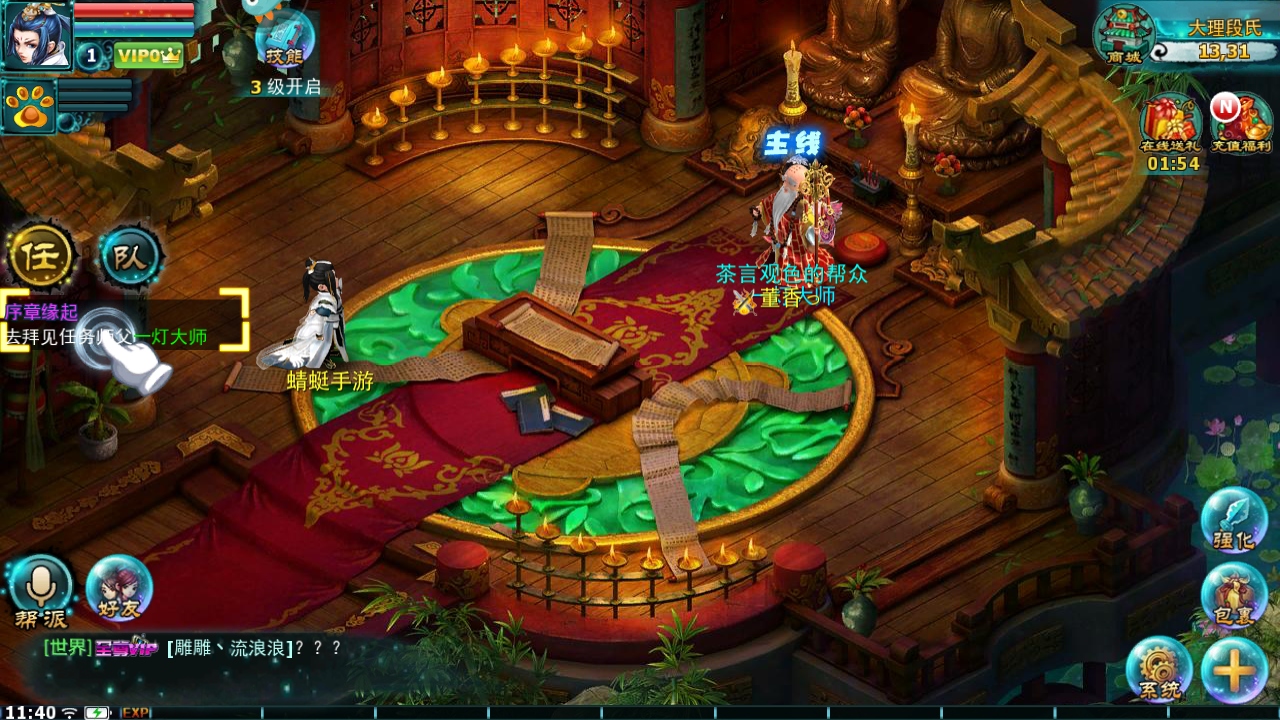Screen dimensions: 1280x720
Task: Open the 商城 shop
Action: 1124,37
